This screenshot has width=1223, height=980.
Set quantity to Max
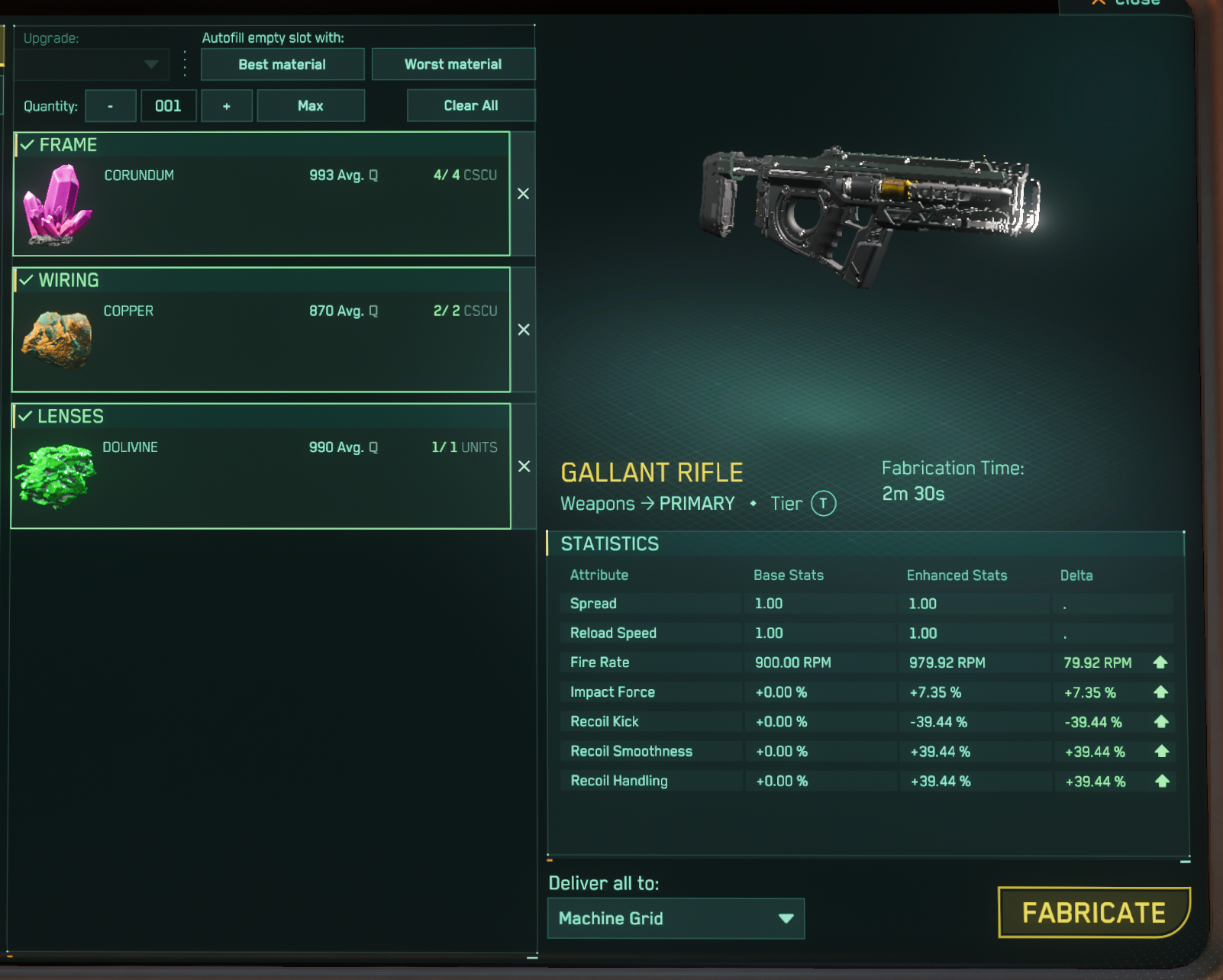click(x=310, y=106)
